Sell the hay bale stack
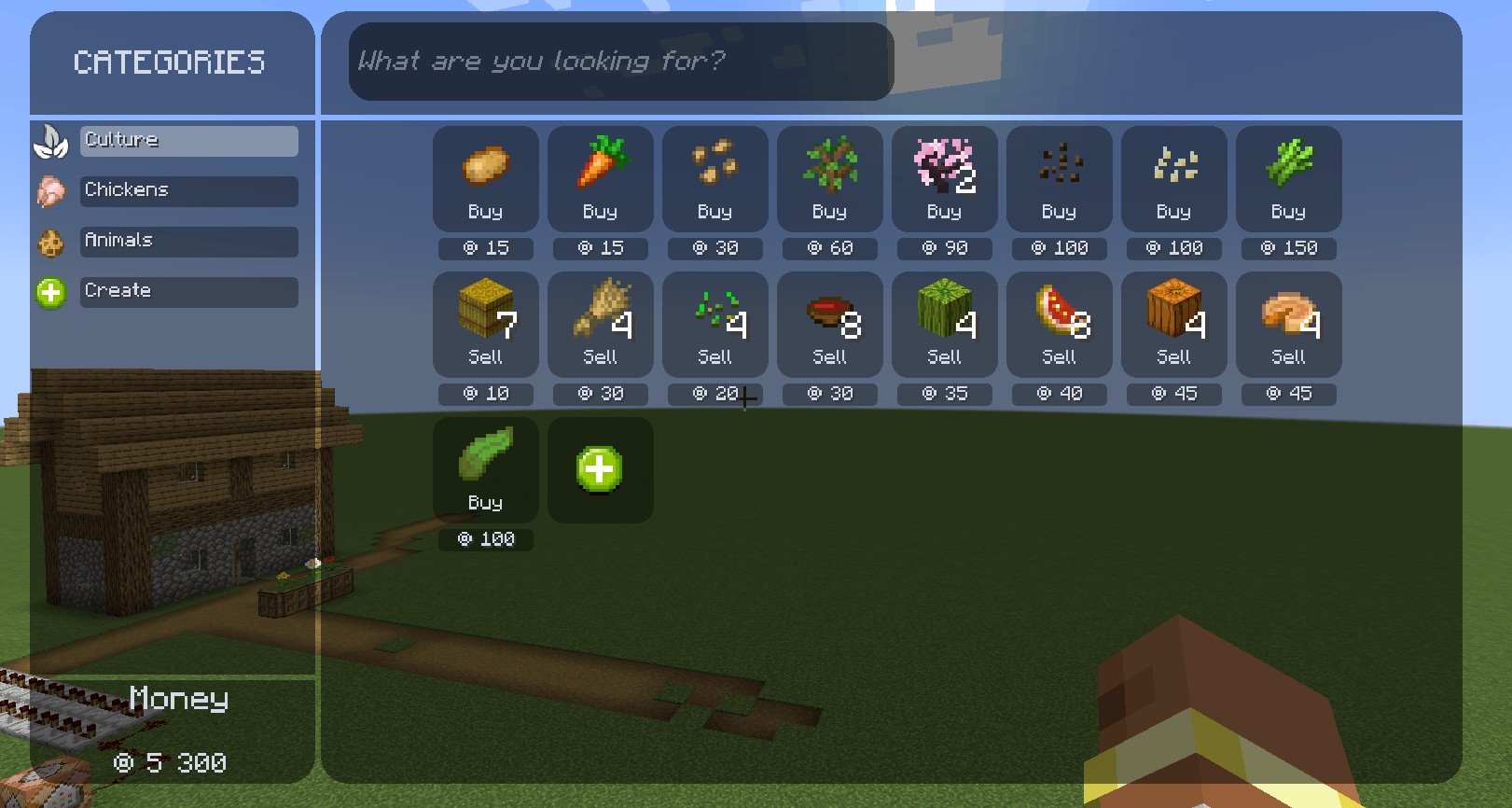Image resolution: width=1512 pixels, height=808 pixels. (485, 325)
